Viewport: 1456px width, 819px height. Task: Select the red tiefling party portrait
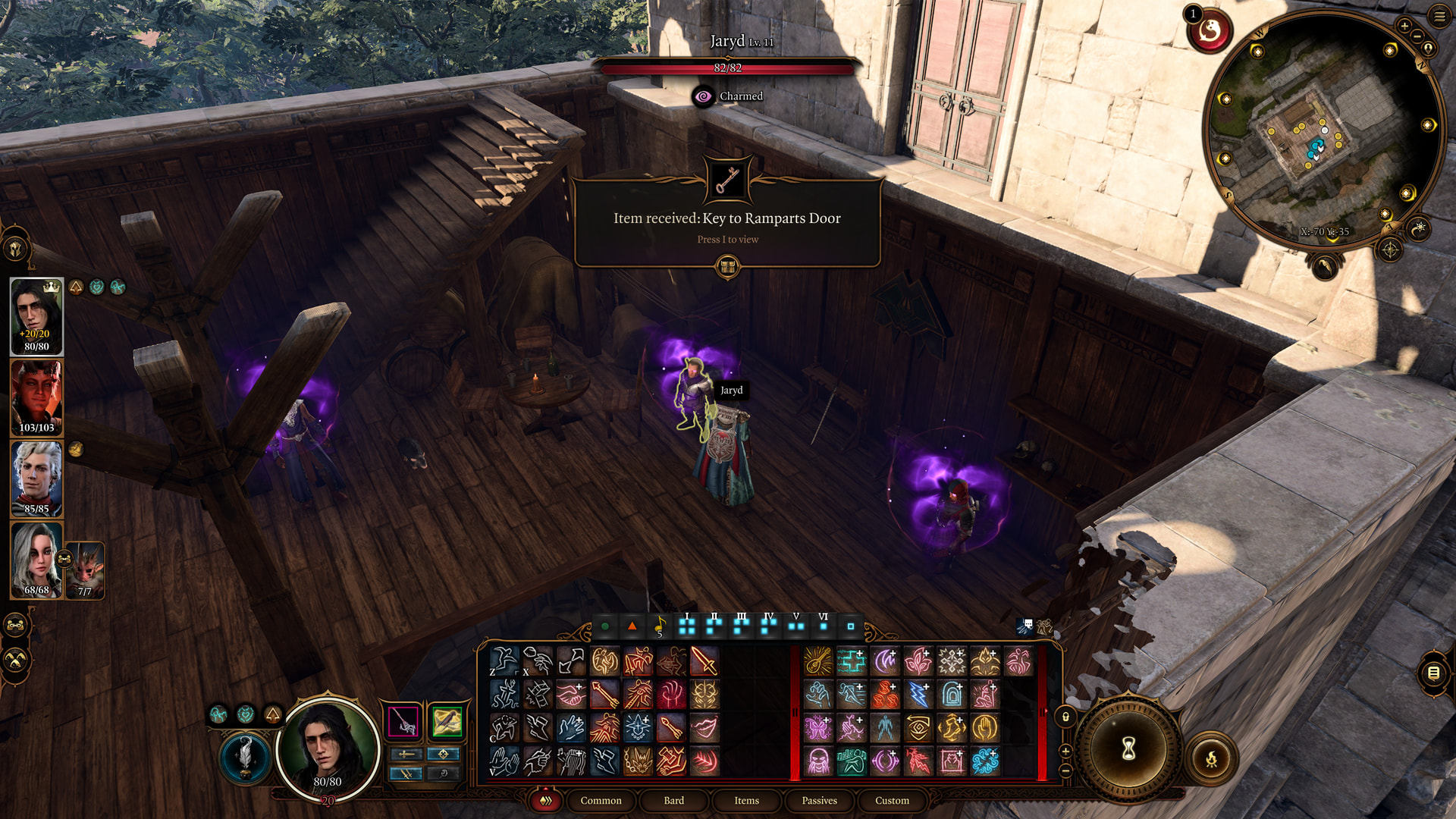36,397
